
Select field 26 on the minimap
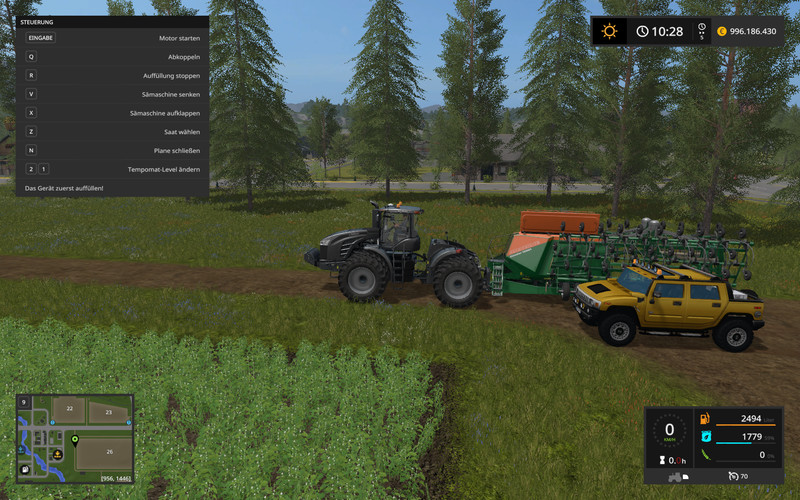[x=110, y=452]
